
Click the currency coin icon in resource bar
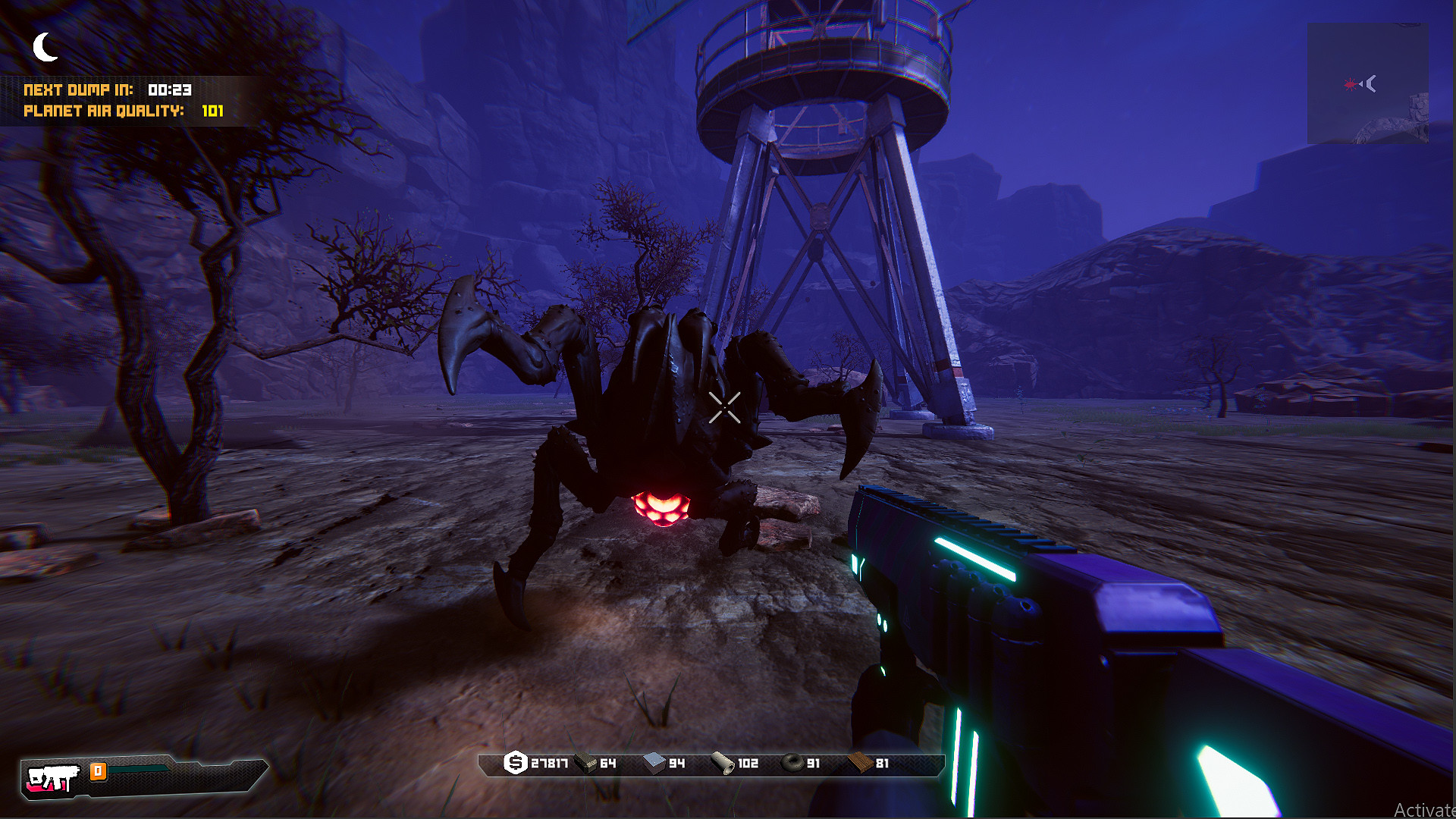pos(516,764)
